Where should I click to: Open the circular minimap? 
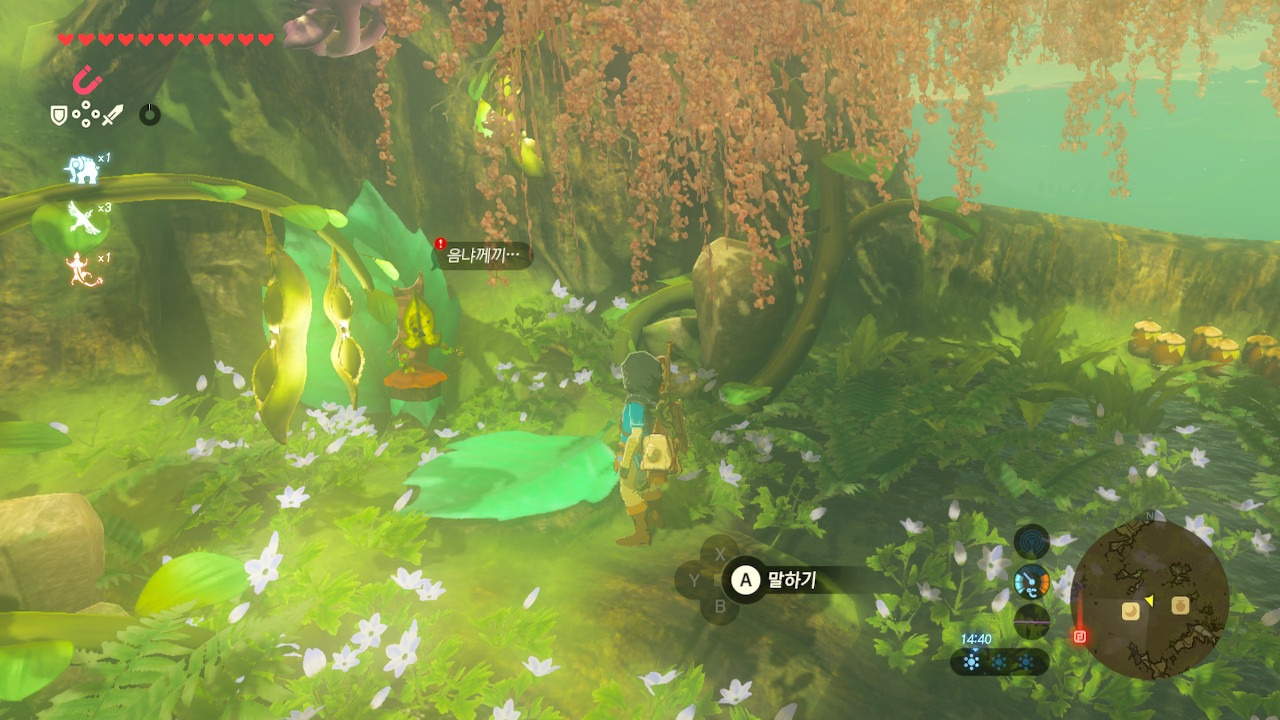(x=1149, y=599)
